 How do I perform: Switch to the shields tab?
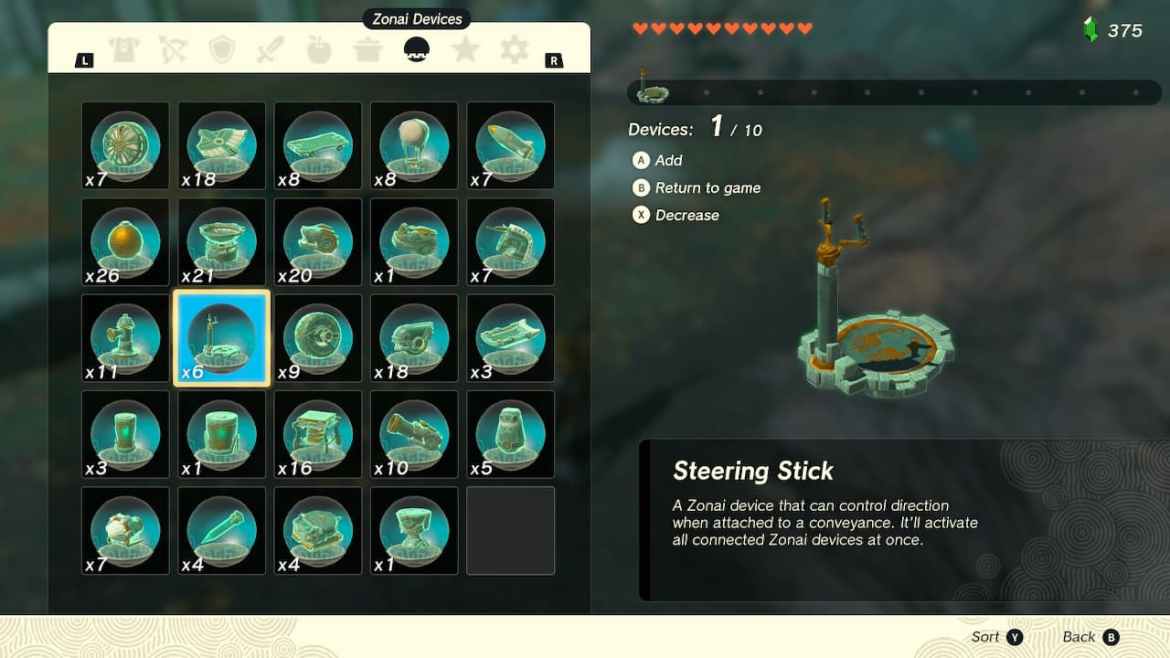[x=222, y=50]
